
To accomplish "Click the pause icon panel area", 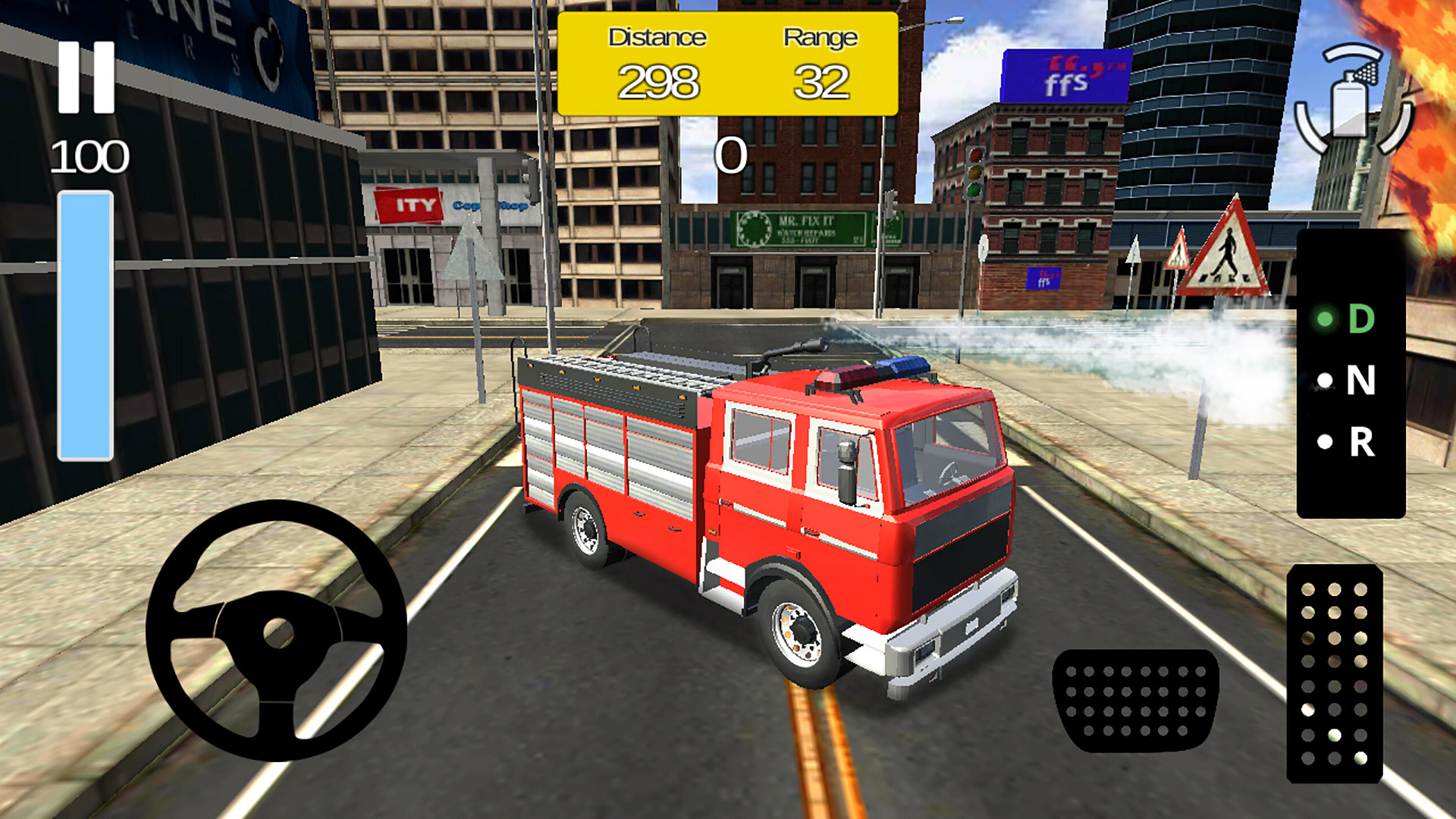I will pos(86,76).
